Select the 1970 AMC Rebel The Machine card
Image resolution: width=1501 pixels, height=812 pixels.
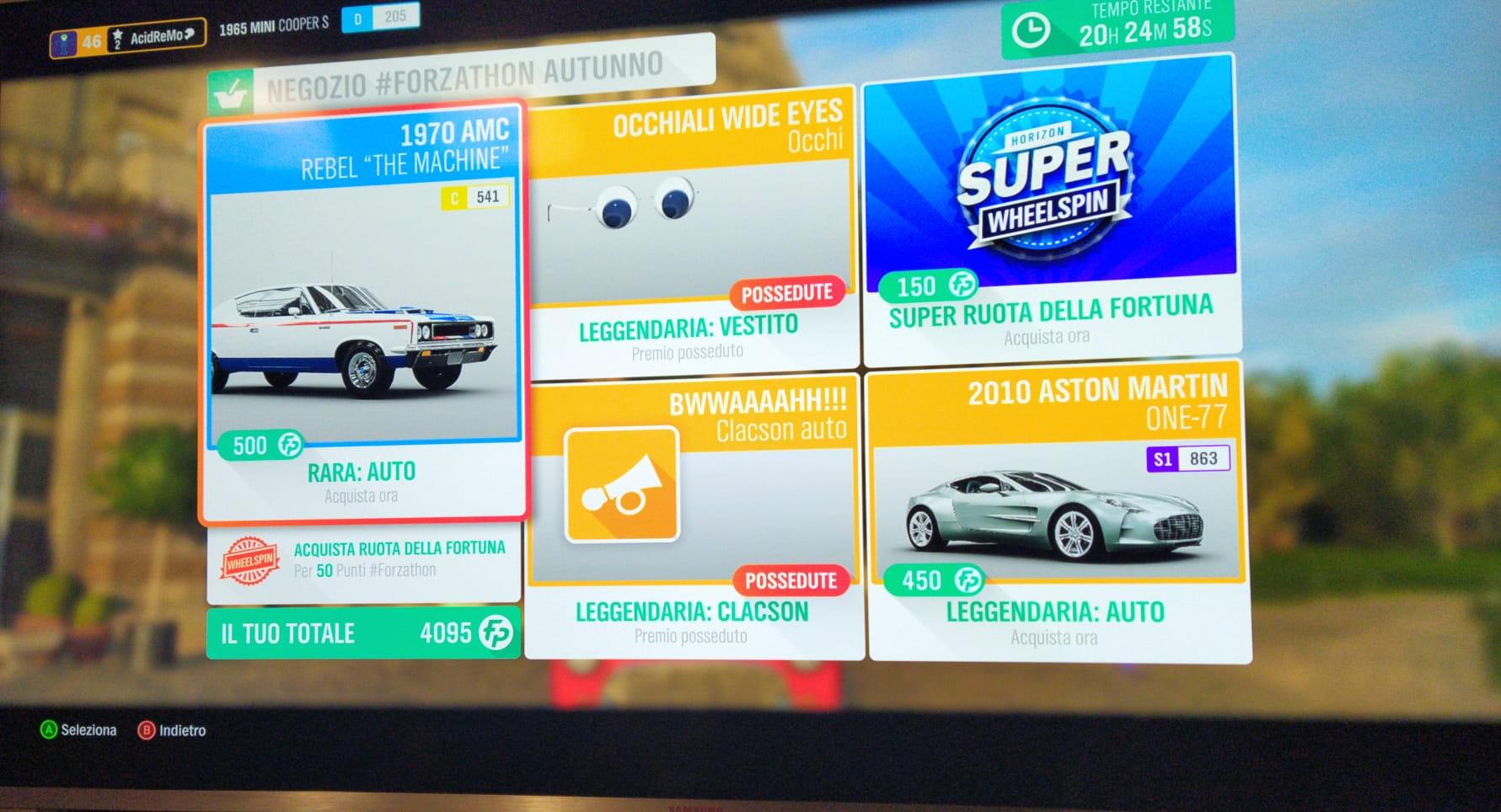362,312
